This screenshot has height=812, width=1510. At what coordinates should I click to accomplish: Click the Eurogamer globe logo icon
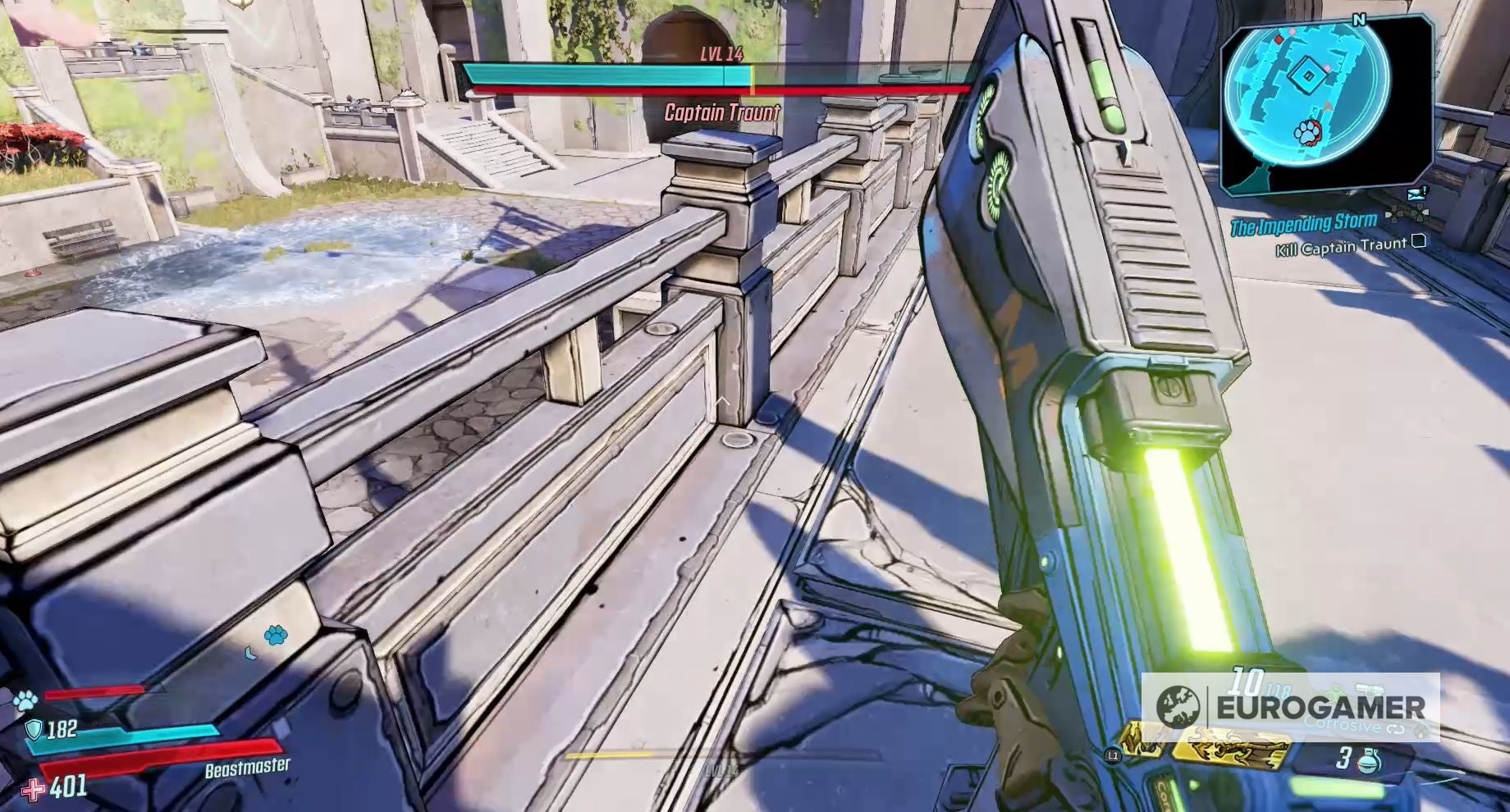[x=1179, y=706]
